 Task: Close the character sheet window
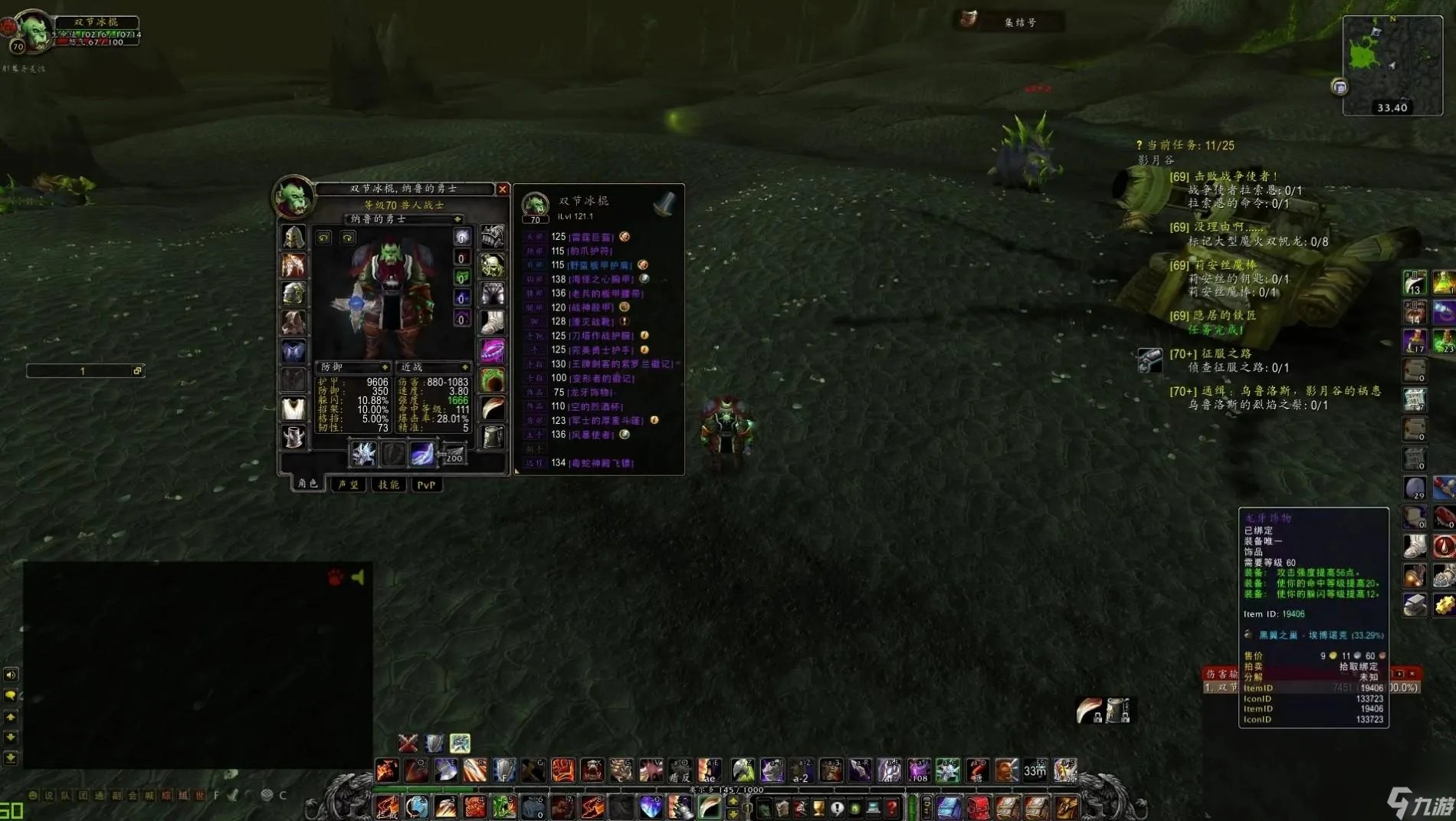pos(503,189)
